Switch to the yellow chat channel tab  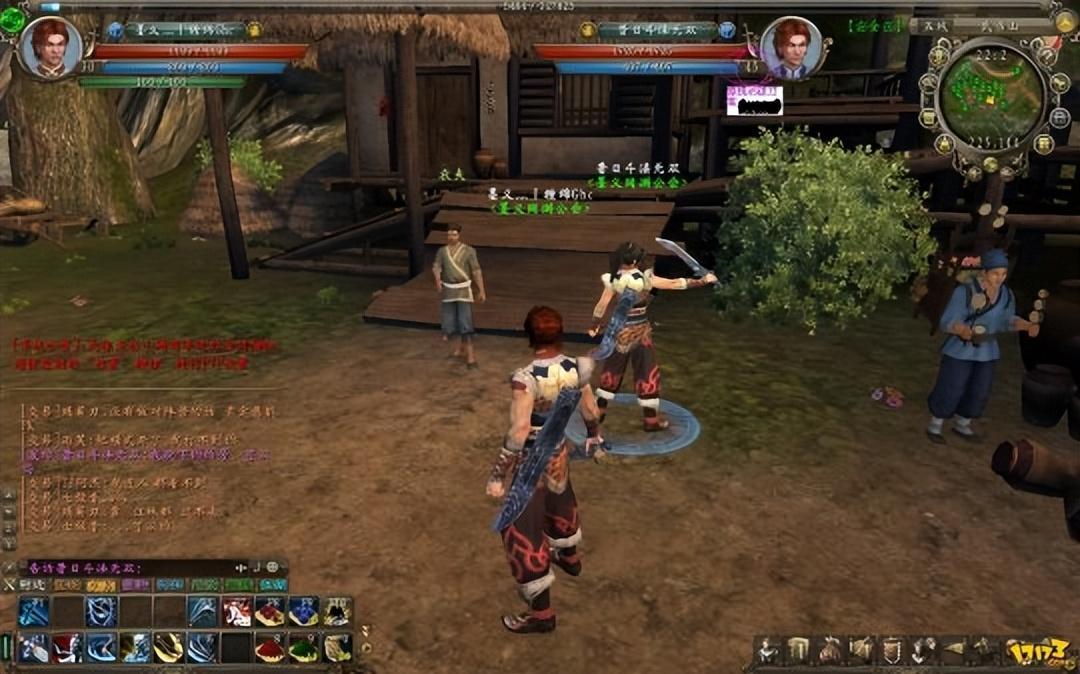100,585
